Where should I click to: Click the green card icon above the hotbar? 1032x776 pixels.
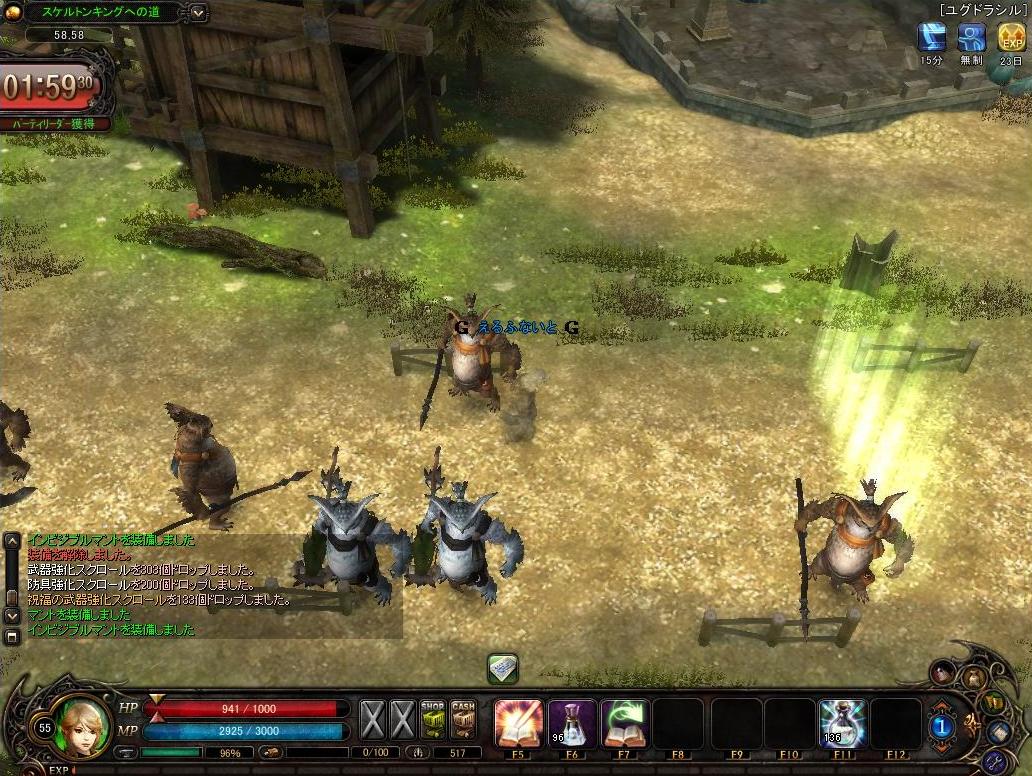(x=503, y=666)
